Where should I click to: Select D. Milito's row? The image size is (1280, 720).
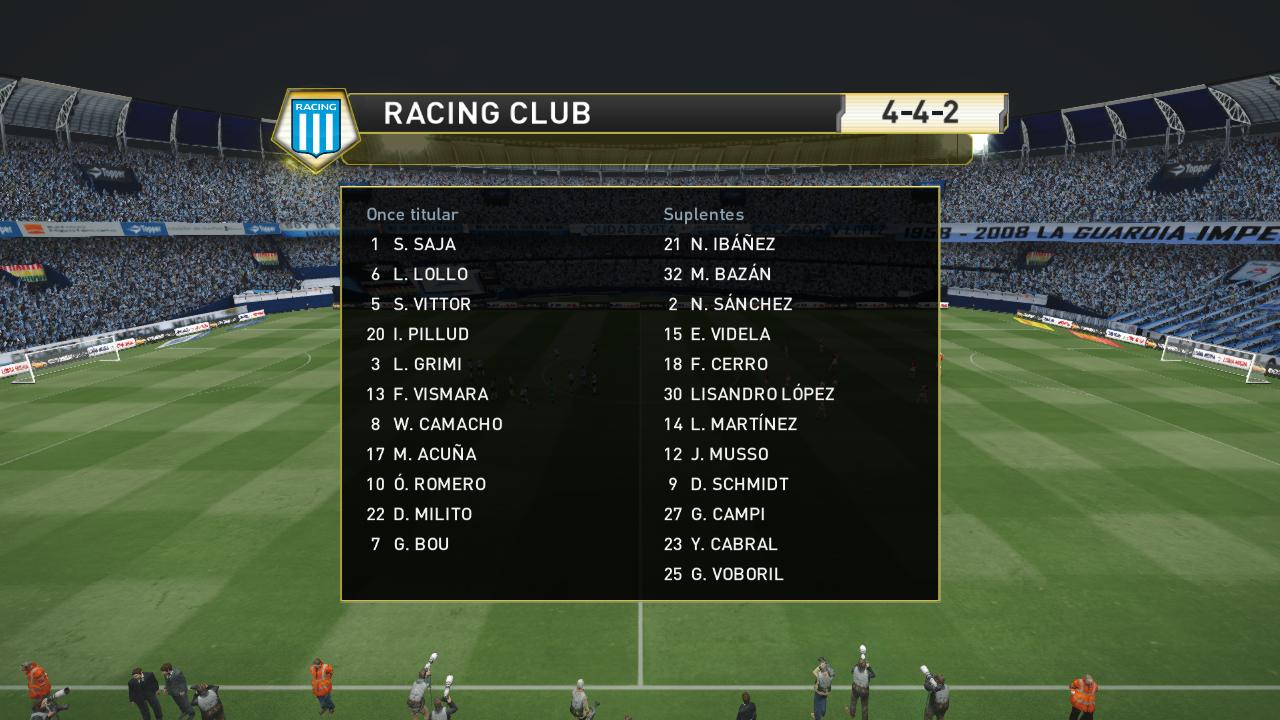click(432, 514)
